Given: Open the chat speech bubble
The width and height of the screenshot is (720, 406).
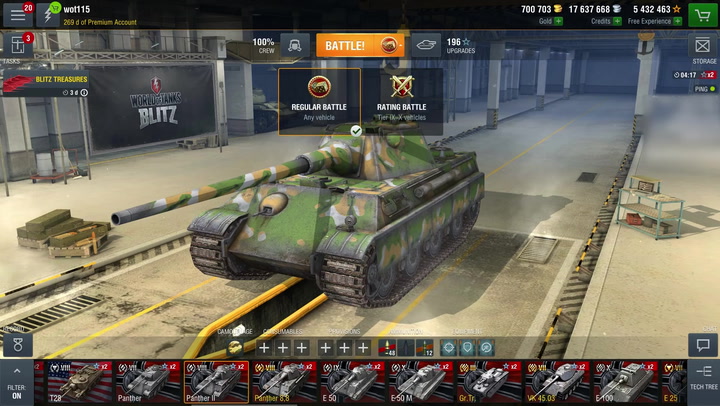Looking at the screenshot, I should pos(704,343).
